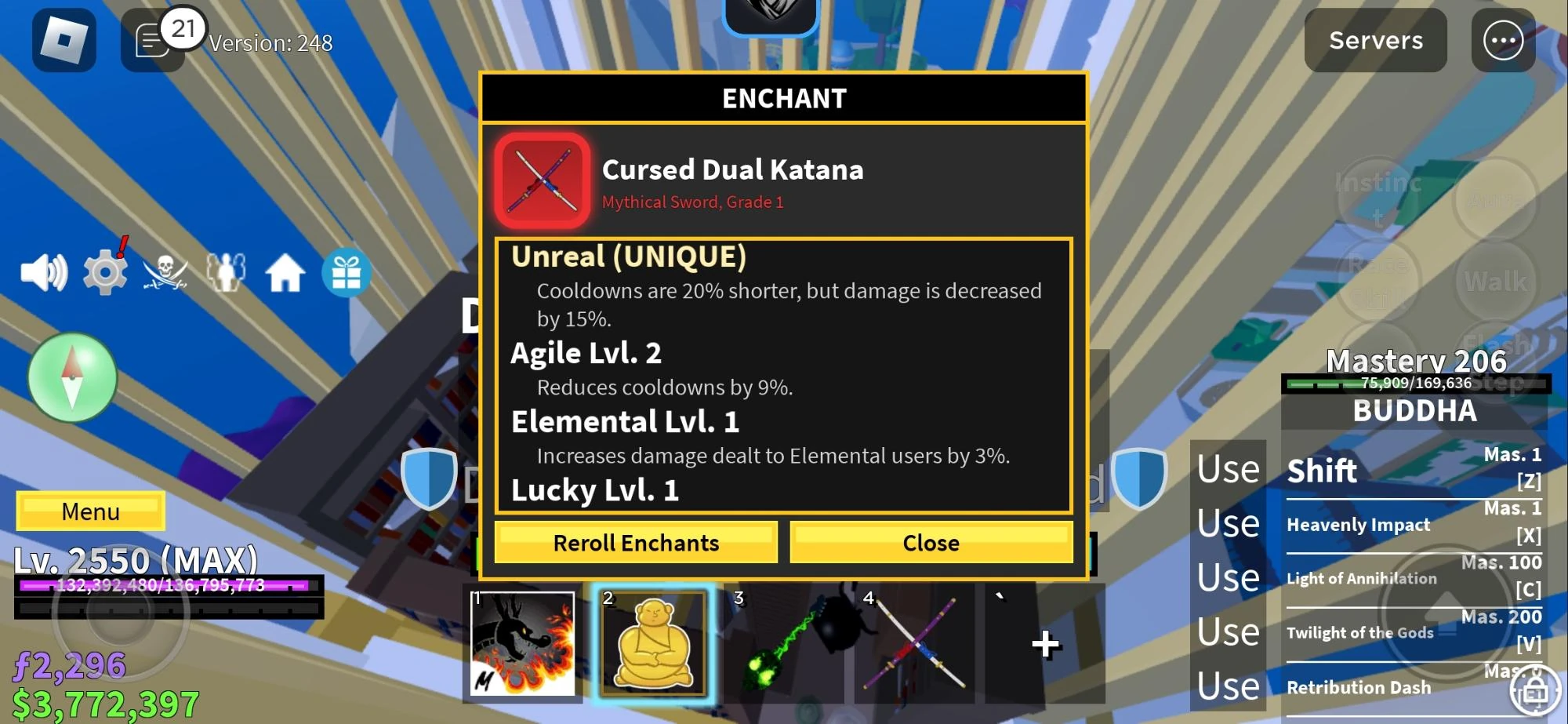Open the Menu panel
The image size is (1568, 724).
[90, 511]
